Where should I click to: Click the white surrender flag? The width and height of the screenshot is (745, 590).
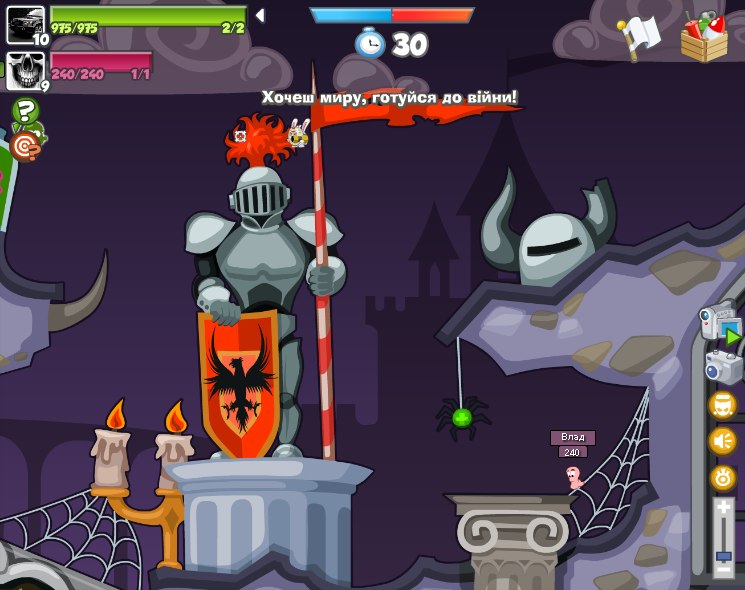pyautogui.click(x=640, y=37)
